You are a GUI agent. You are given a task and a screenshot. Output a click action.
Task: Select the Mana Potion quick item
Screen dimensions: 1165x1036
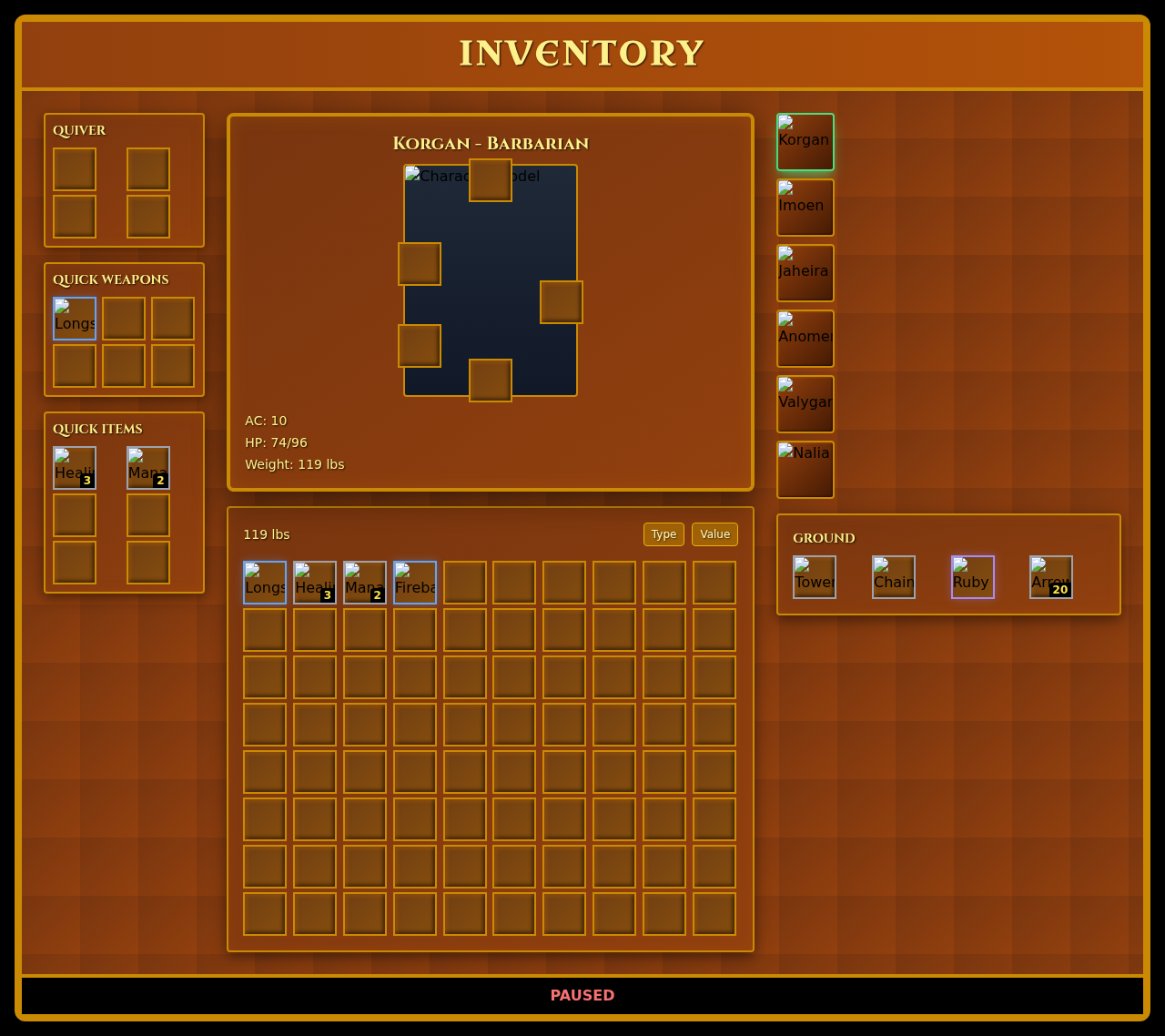tap(148, 467)
